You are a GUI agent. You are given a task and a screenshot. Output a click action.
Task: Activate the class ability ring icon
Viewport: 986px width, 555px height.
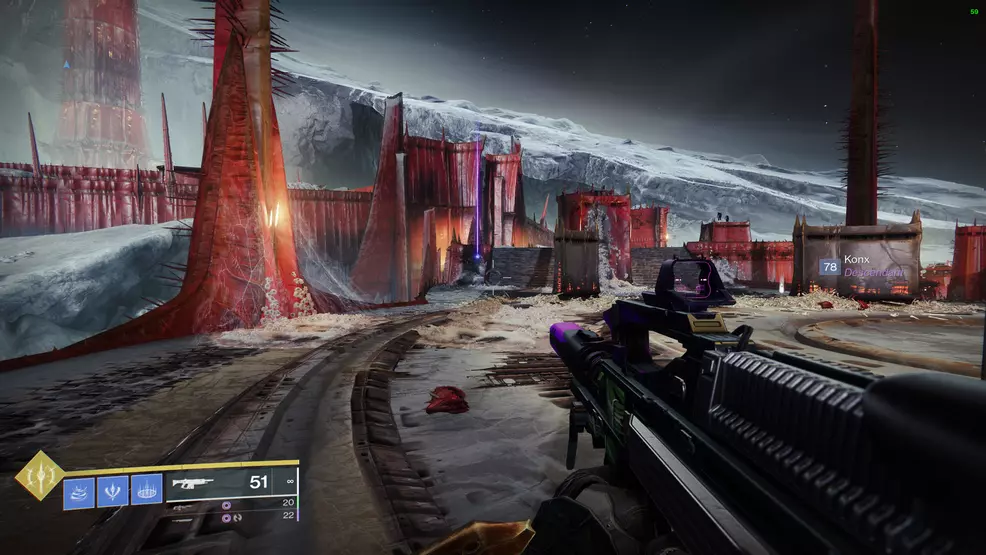click(x=146, y=491)
